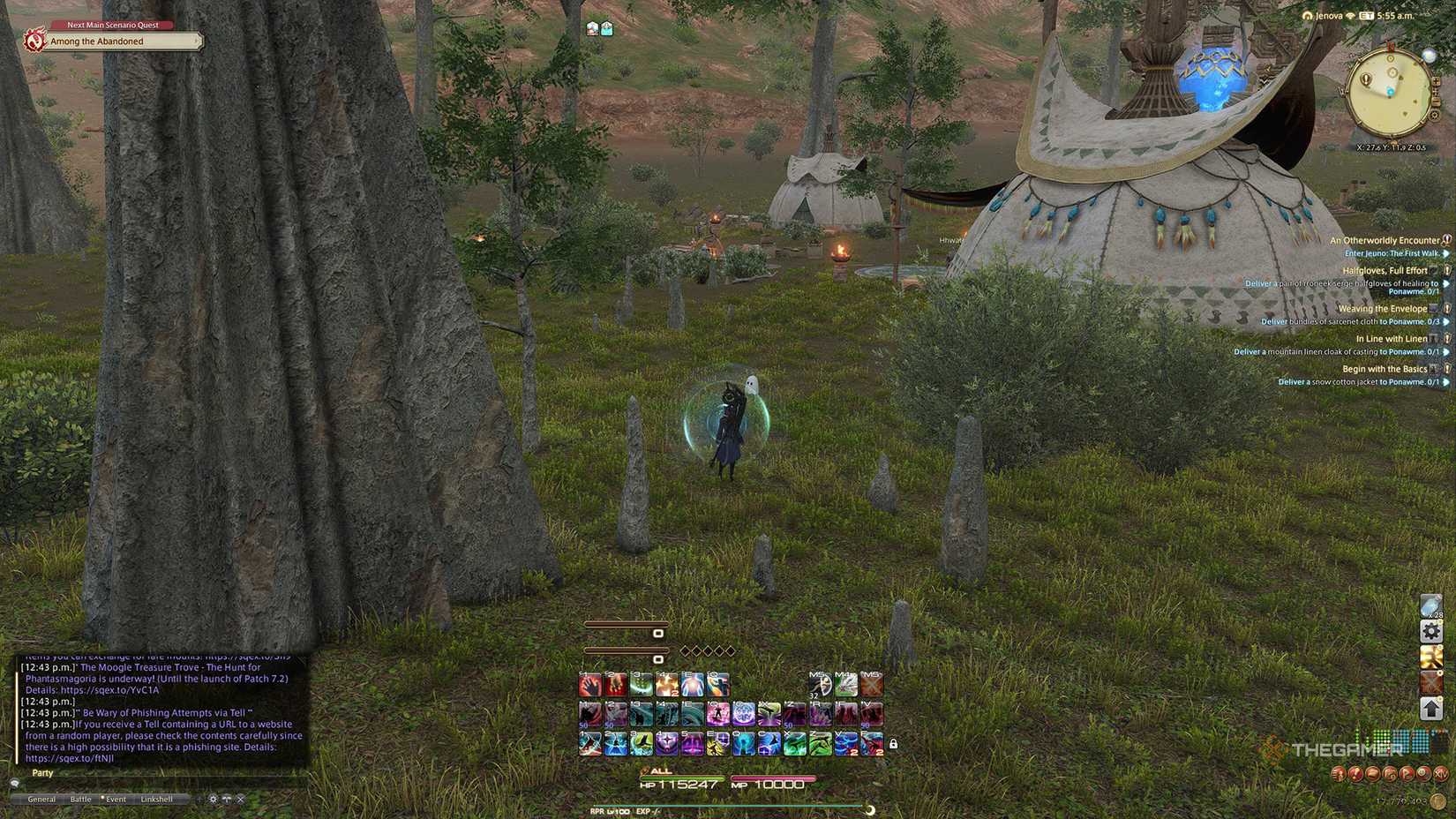Switch to the Battle chat tab
Image resolution: width=1456 pixels, height=819 pixels.
[81, 799]
